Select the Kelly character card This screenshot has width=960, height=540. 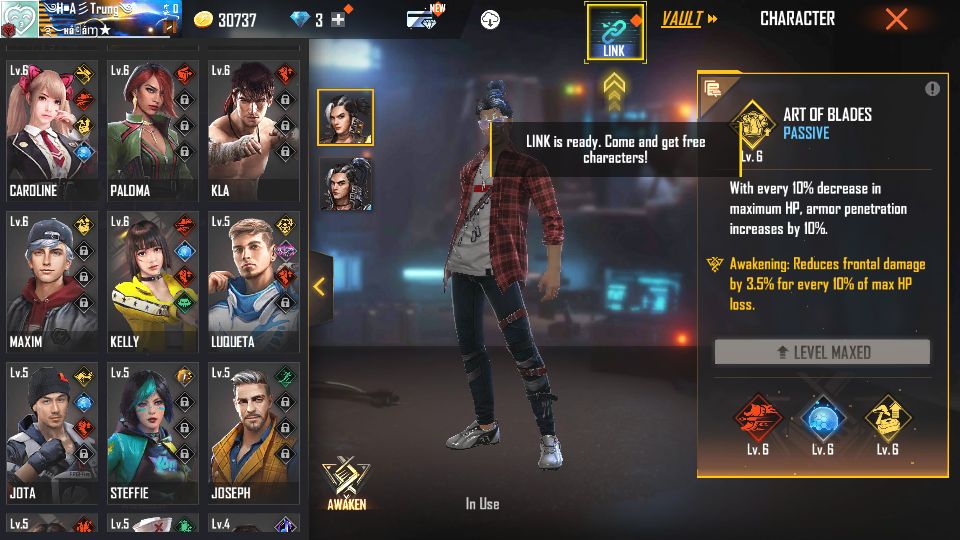(152, 281)
